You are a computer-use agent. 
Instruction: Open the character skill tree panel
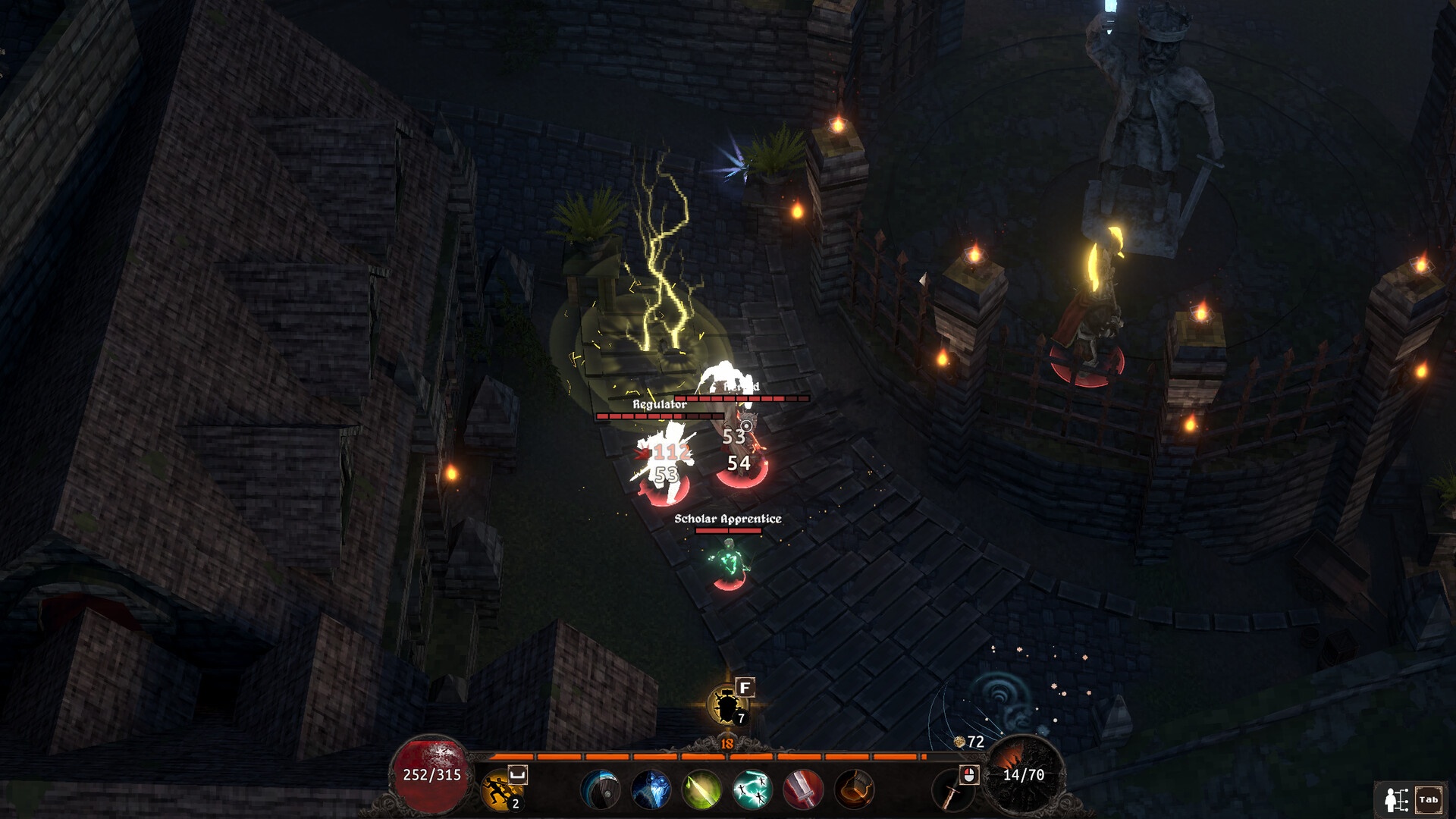tap(1397, 799)
